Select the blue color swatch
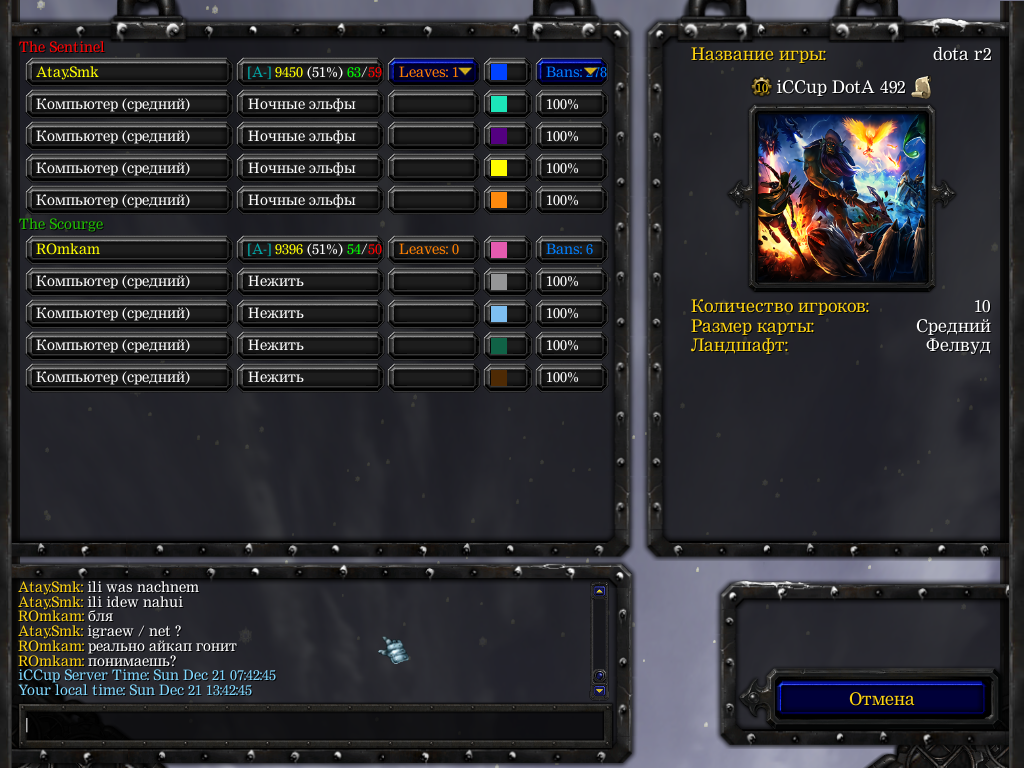 [x=499, y=72]
